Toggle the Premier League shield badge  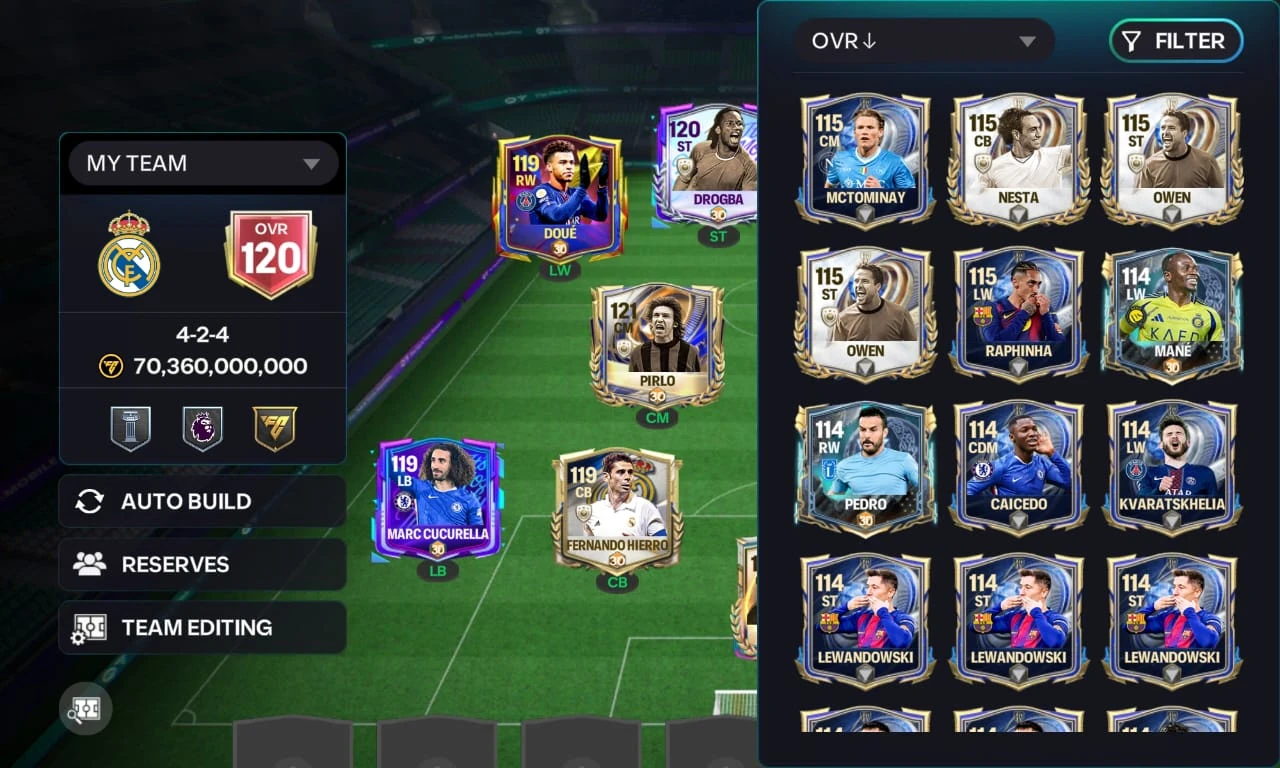point(203,427)
